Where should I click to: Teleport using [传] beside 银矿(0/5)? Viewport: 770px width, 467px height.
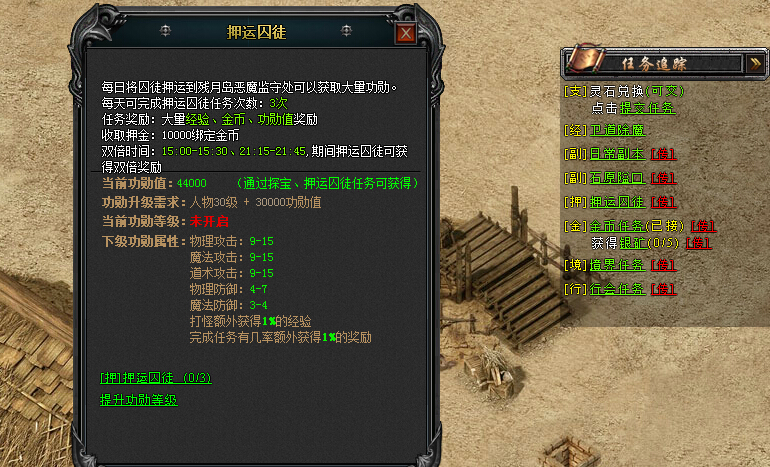coord(699,242)
